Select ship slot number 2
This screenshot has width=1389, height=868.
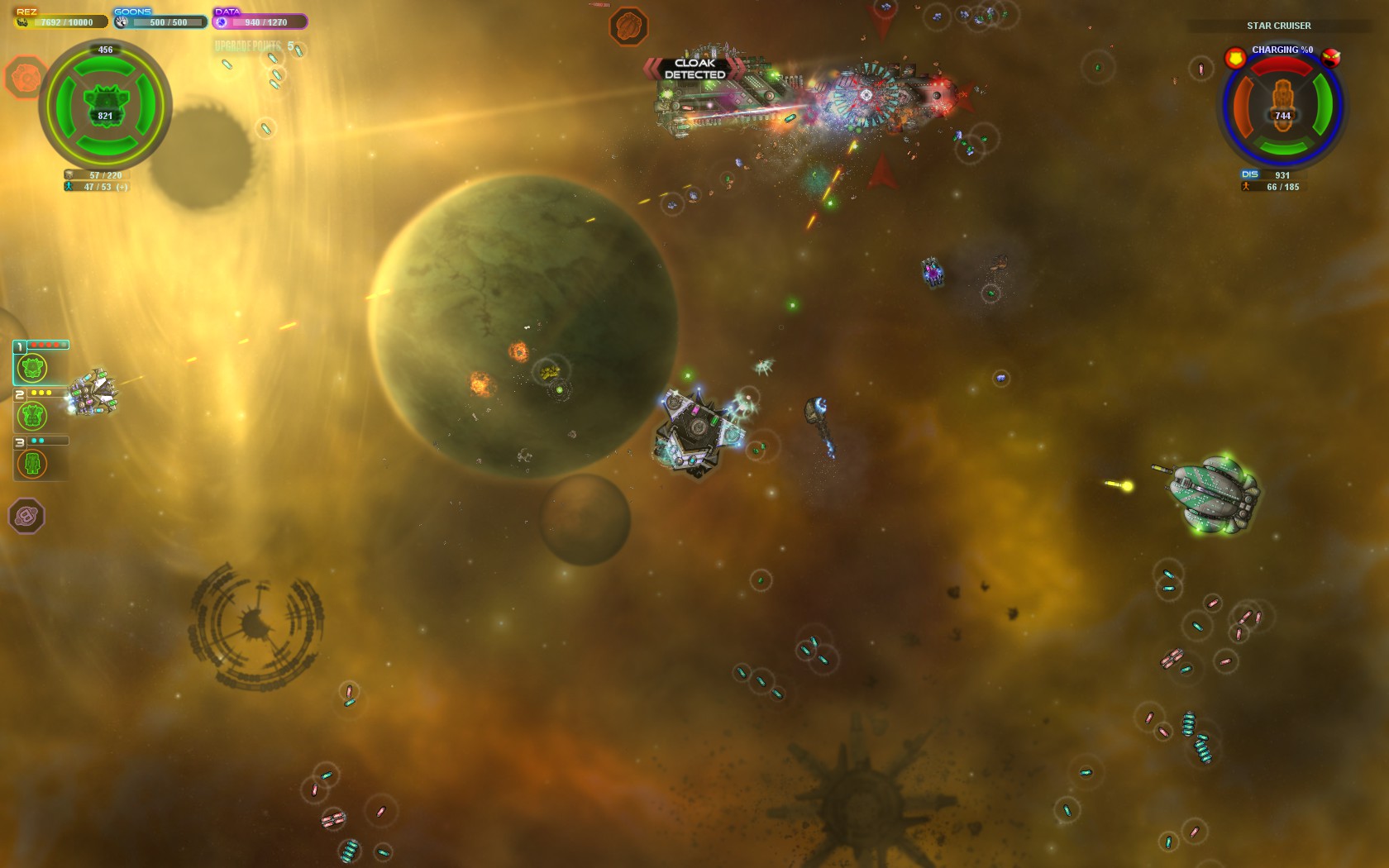click(33, 415)
